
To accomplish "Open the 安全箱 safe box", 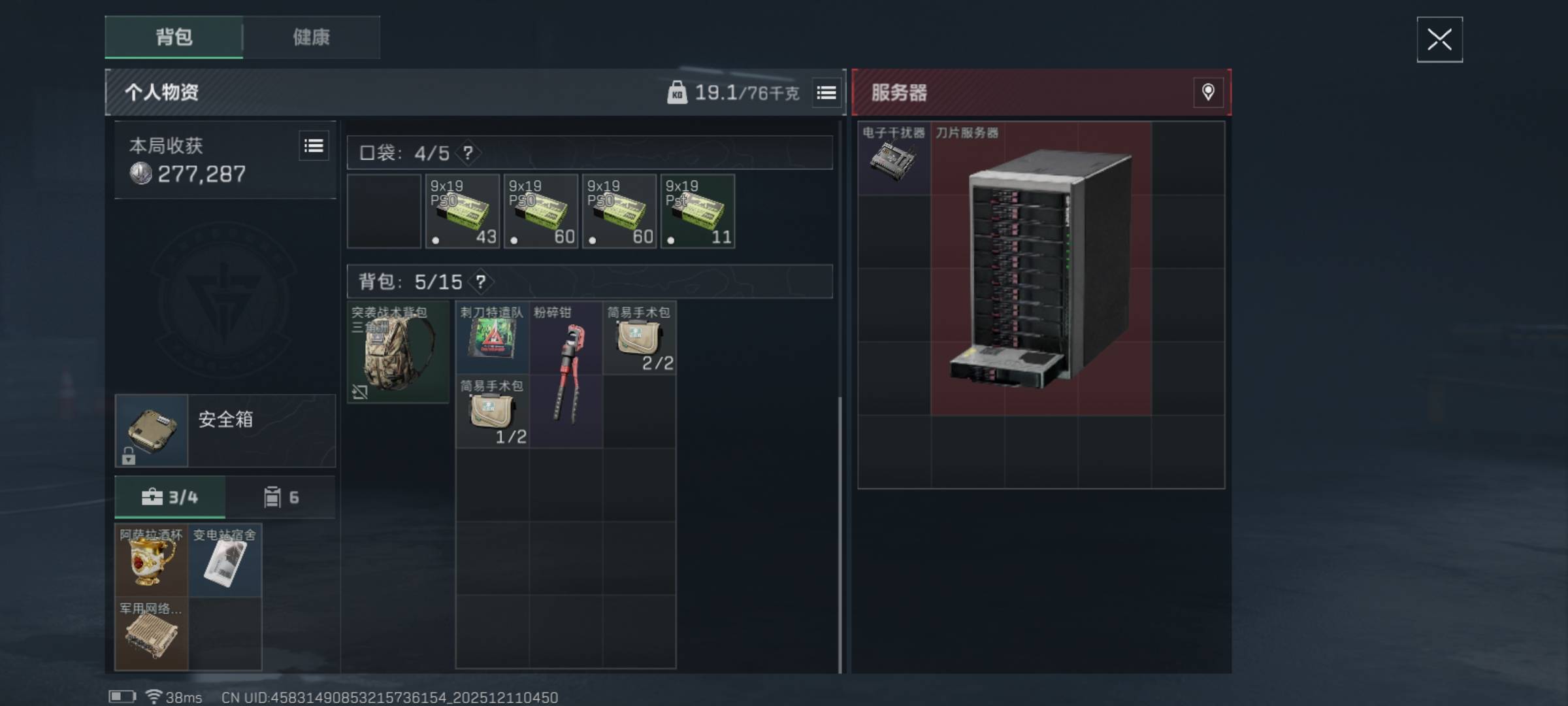I will (x=225, y=430).
